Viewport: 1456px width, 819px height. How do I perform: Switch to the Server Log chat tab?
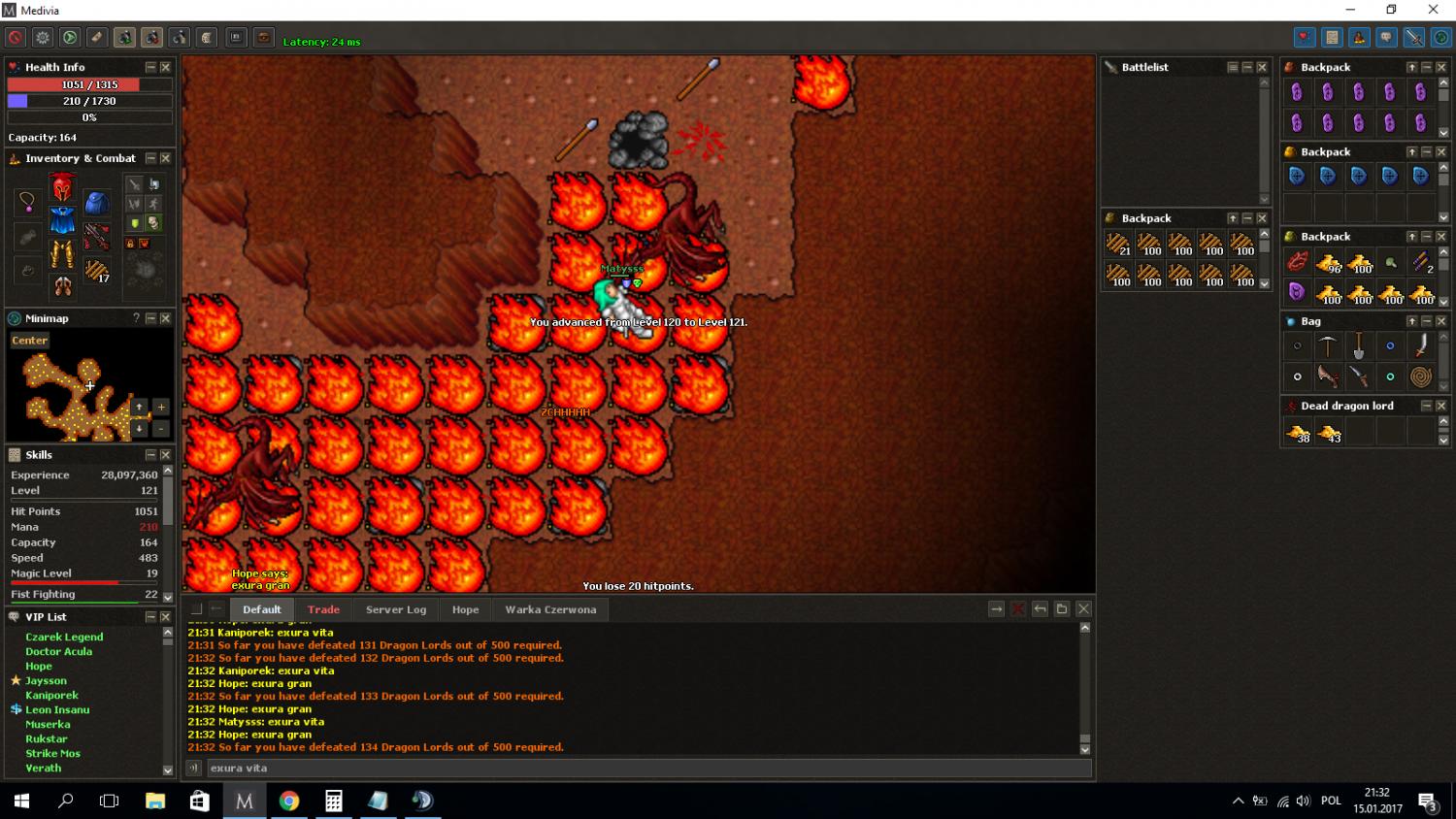(x=396, y=609)
